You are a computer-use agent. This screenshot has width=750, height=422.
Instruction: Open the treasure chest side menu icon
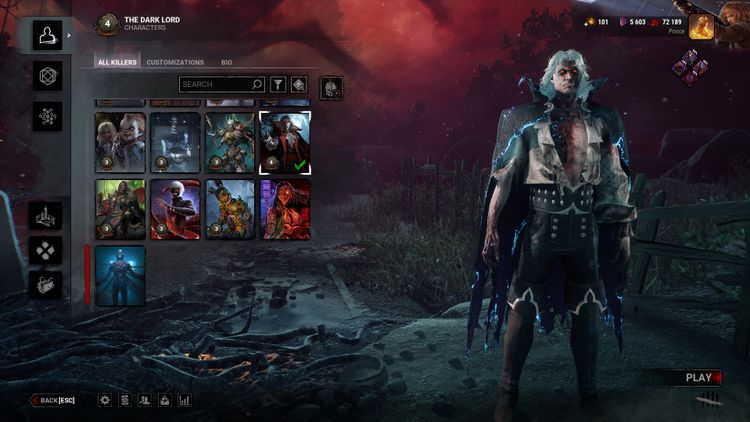tap(46, 285)
